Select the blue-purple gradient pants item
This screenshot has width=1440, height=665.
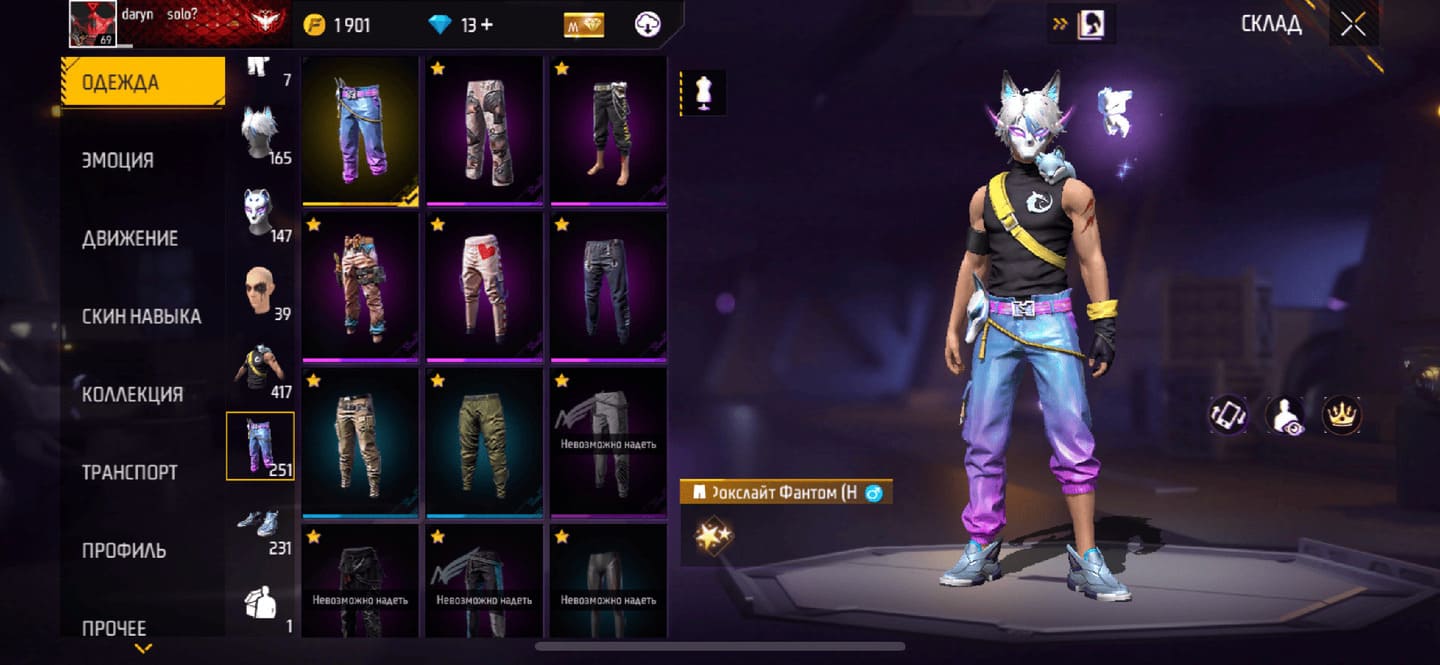pos(361,130)
